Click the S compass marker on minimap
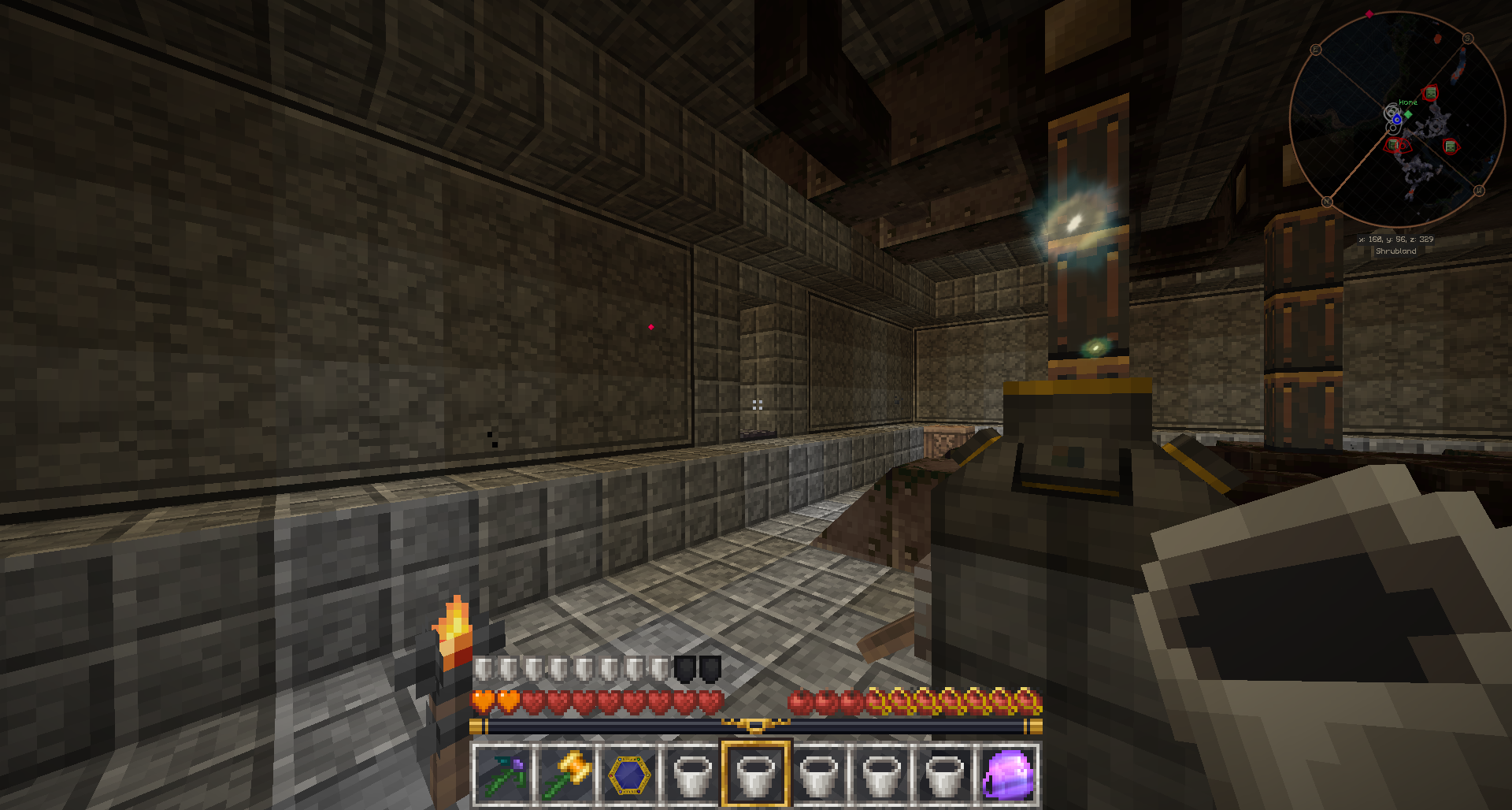This screenshot has height=810, width=1512. [1468, 39]
